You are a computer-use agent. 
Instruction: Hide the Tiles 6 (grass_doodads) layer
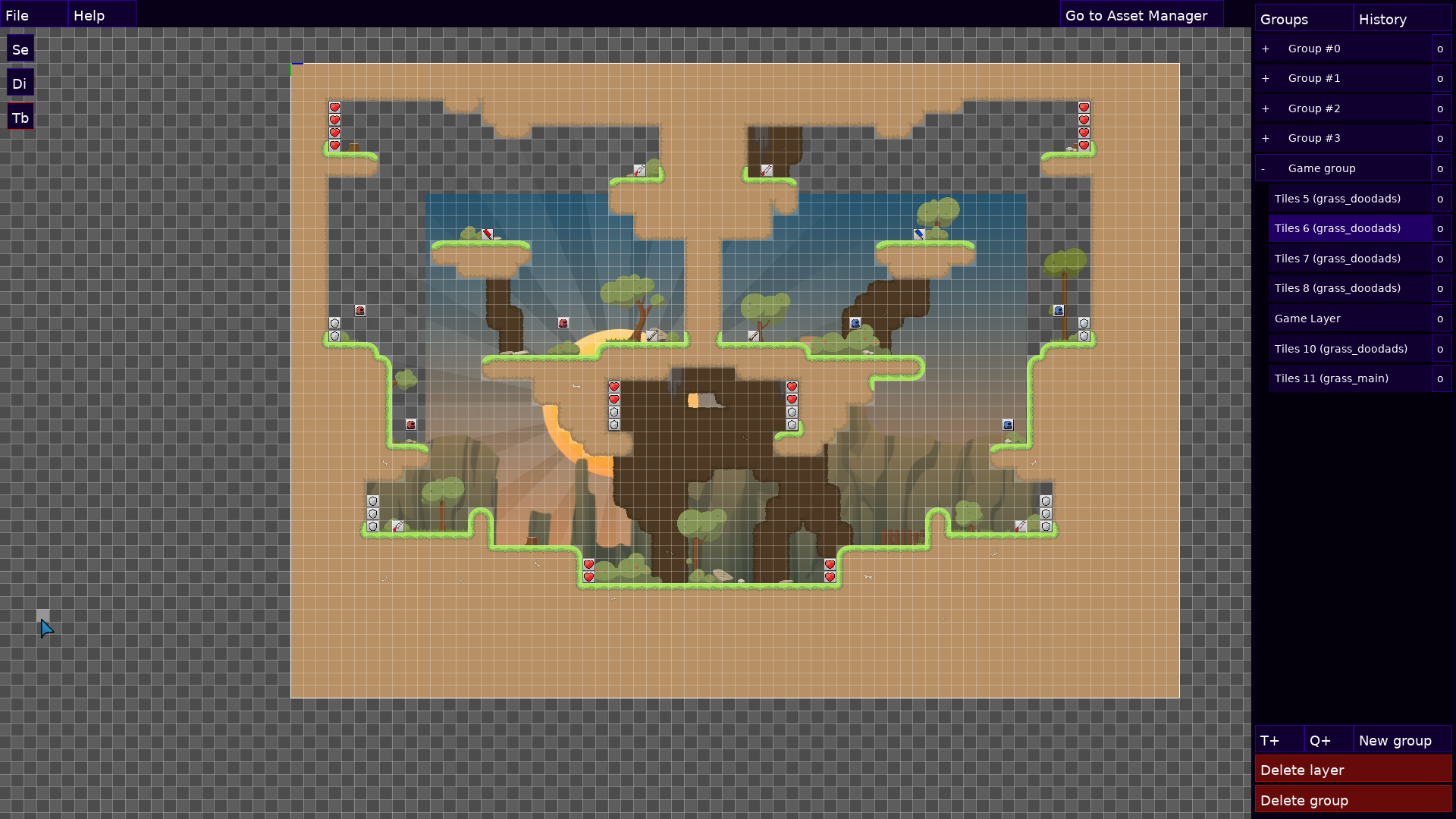1441,228
